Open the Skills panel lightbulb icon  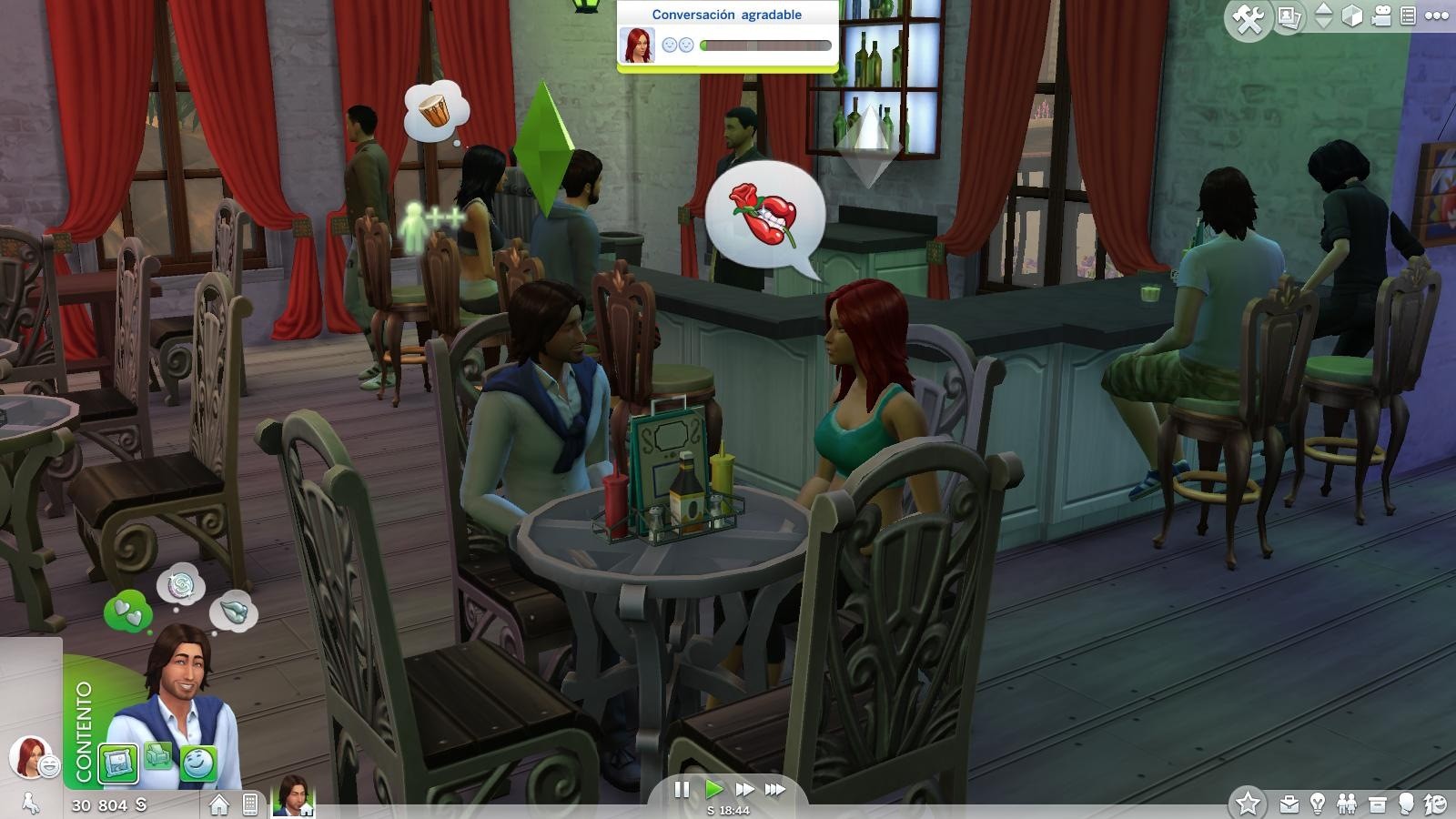[x=1317, y=804]
